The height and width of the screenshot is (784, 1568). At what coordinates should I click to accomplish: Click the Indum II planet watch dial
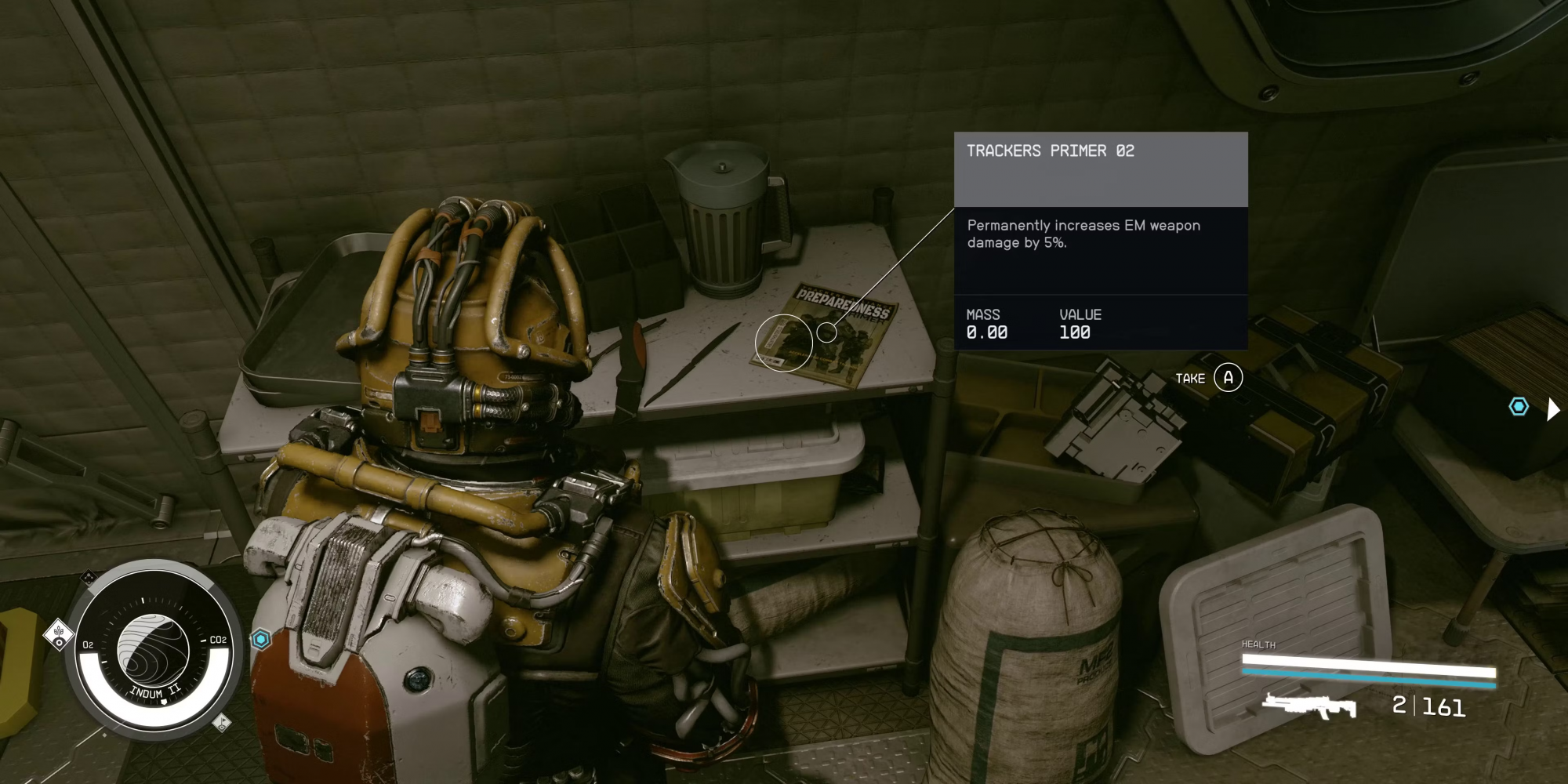153,650
